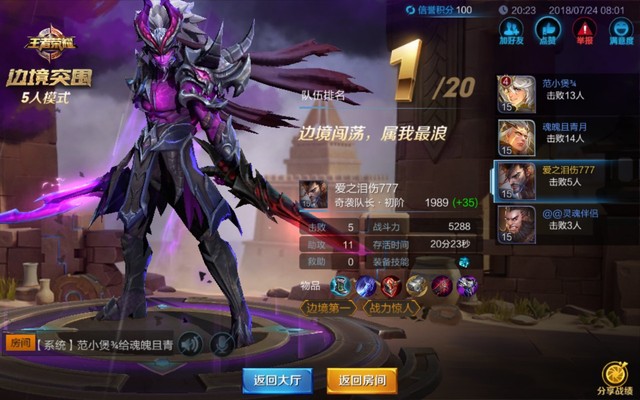
Task: Toggle the microphone icon
Action: point(221,344)
